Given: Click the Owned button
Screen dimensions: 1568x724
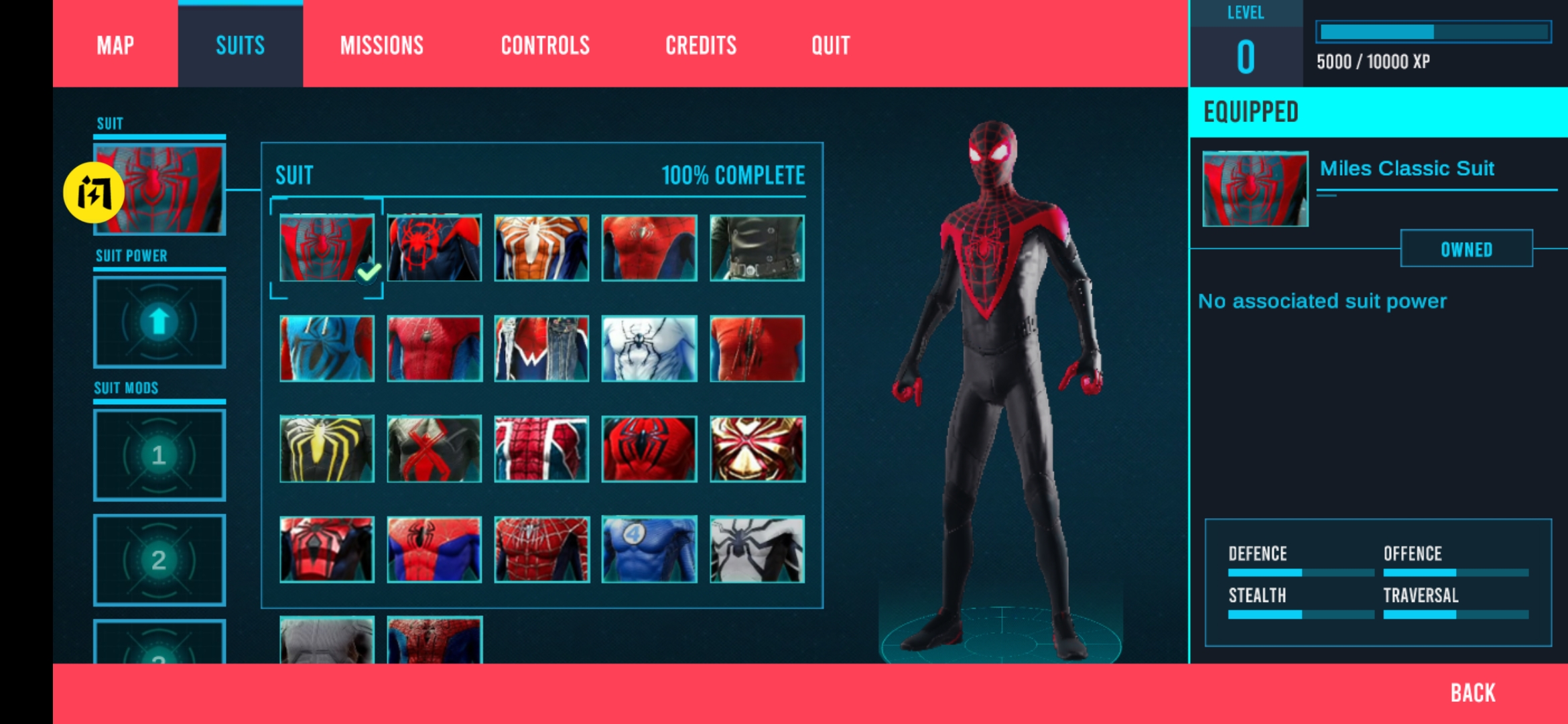Looking at the screenshot, I should [1466, 249].
